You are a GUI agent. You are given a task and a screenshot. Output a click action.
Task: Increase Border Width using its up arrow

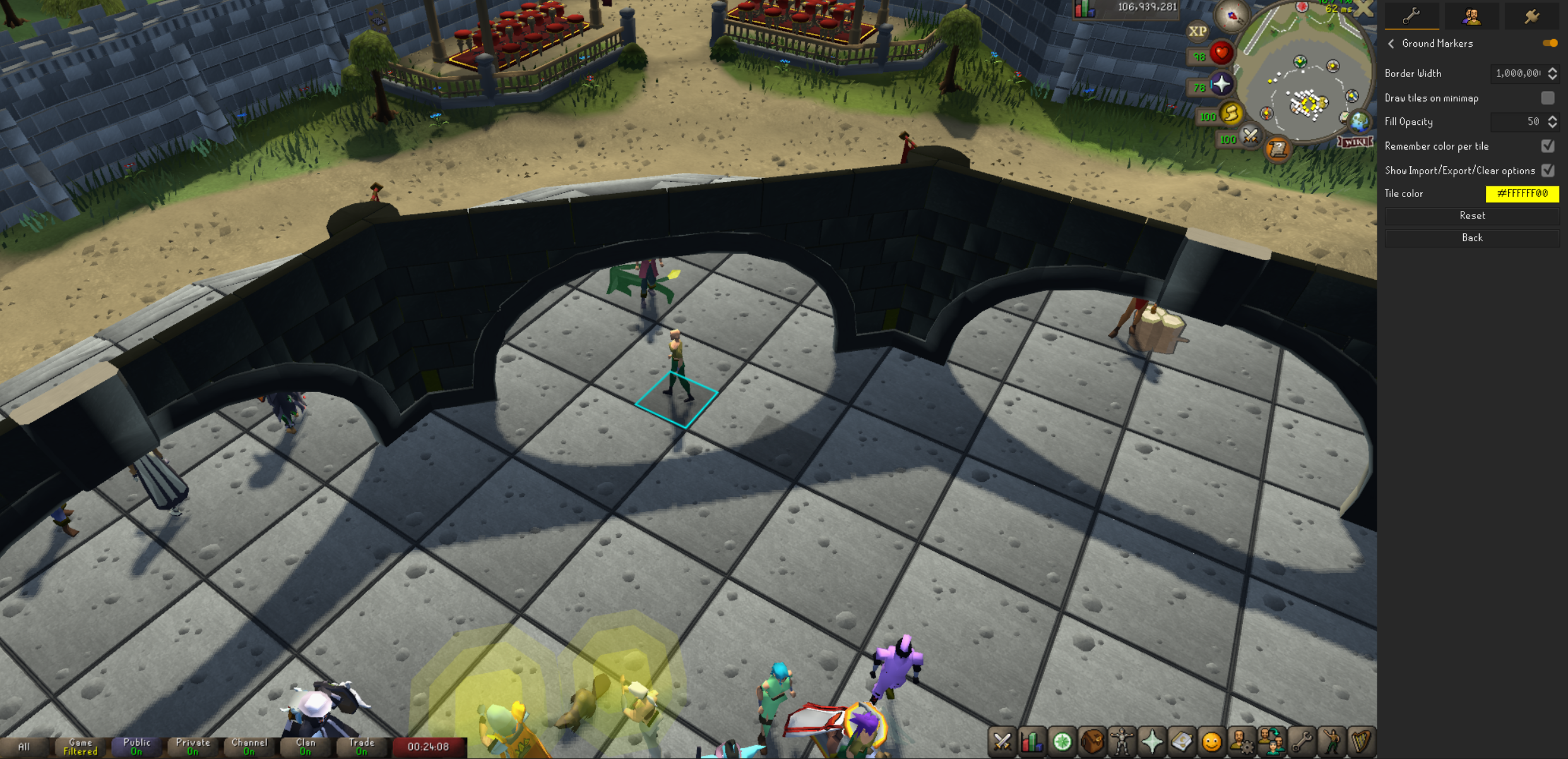tap(1553, 69)
